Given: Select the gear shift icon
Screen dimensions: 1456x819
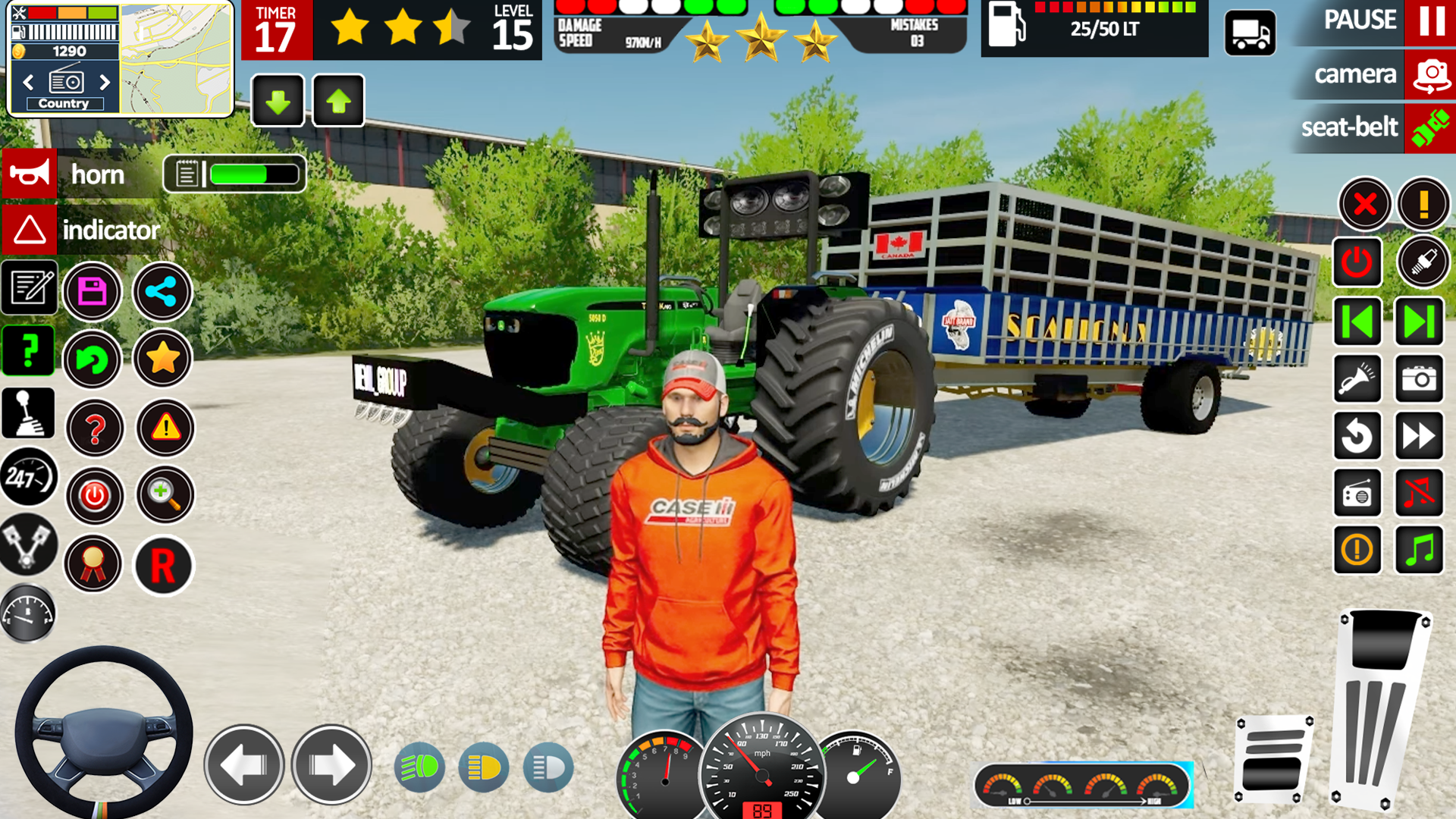Looking at the screenshot, I should click(x=29, y=412).
